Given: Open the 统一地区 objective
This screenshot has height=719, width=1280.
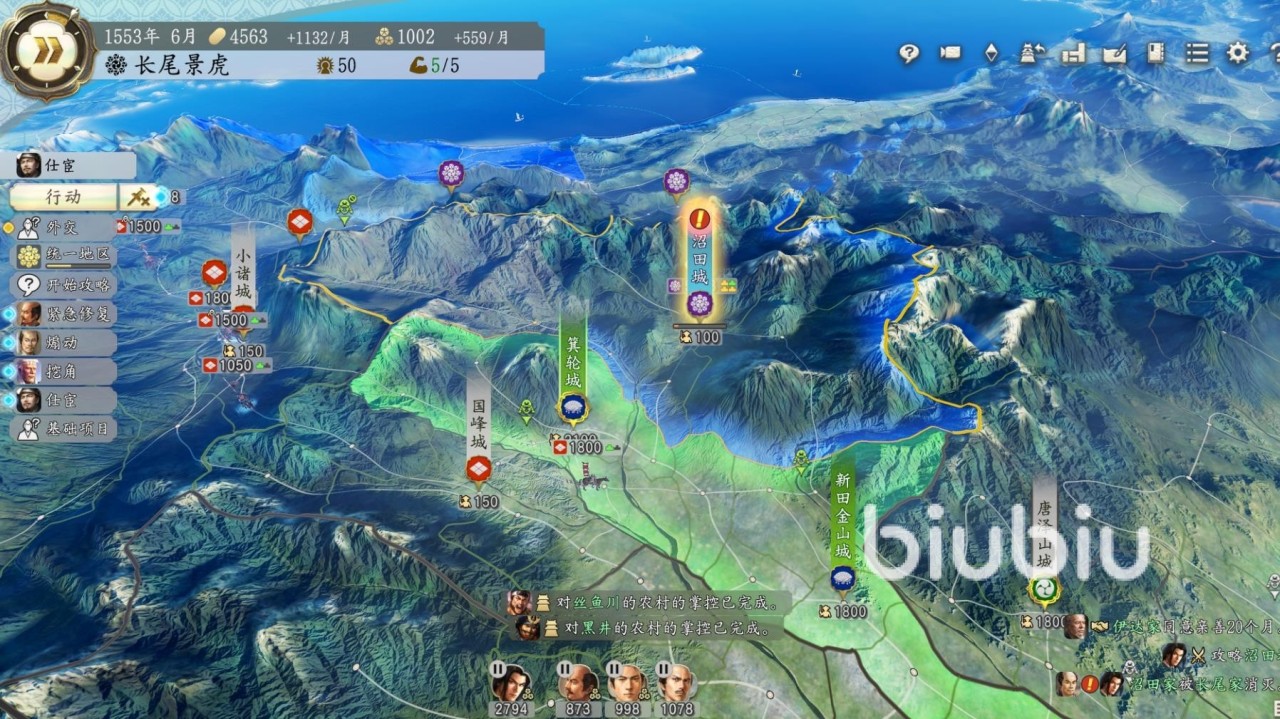Looking at the screenshot, I should click(x=66, y=256).
